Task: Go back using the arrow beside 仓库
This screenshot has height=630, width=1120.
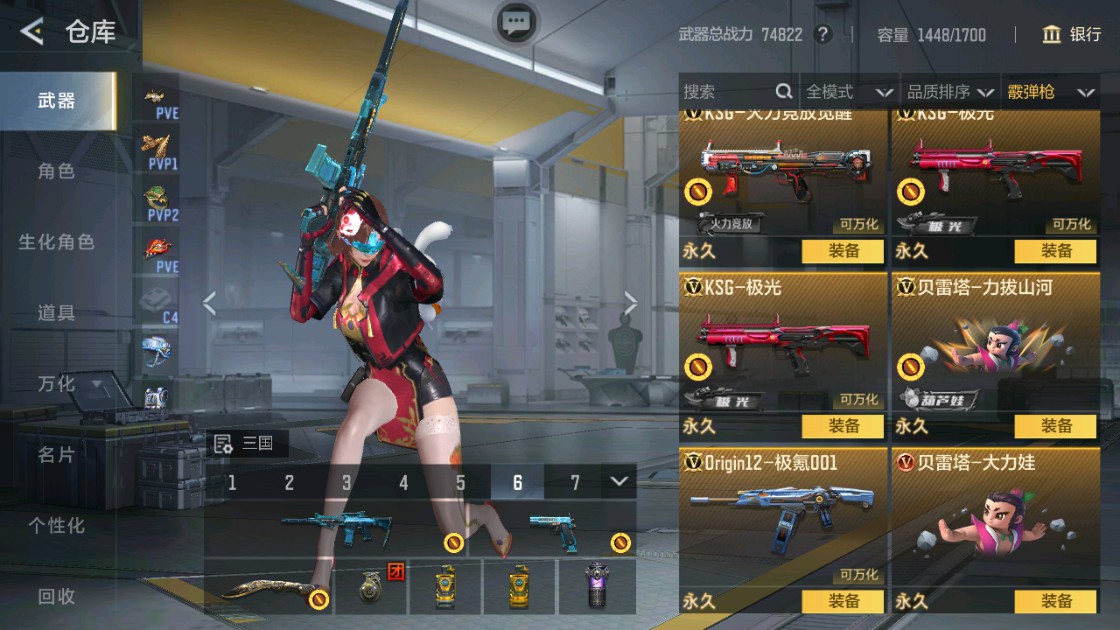Action: (32, 33)
